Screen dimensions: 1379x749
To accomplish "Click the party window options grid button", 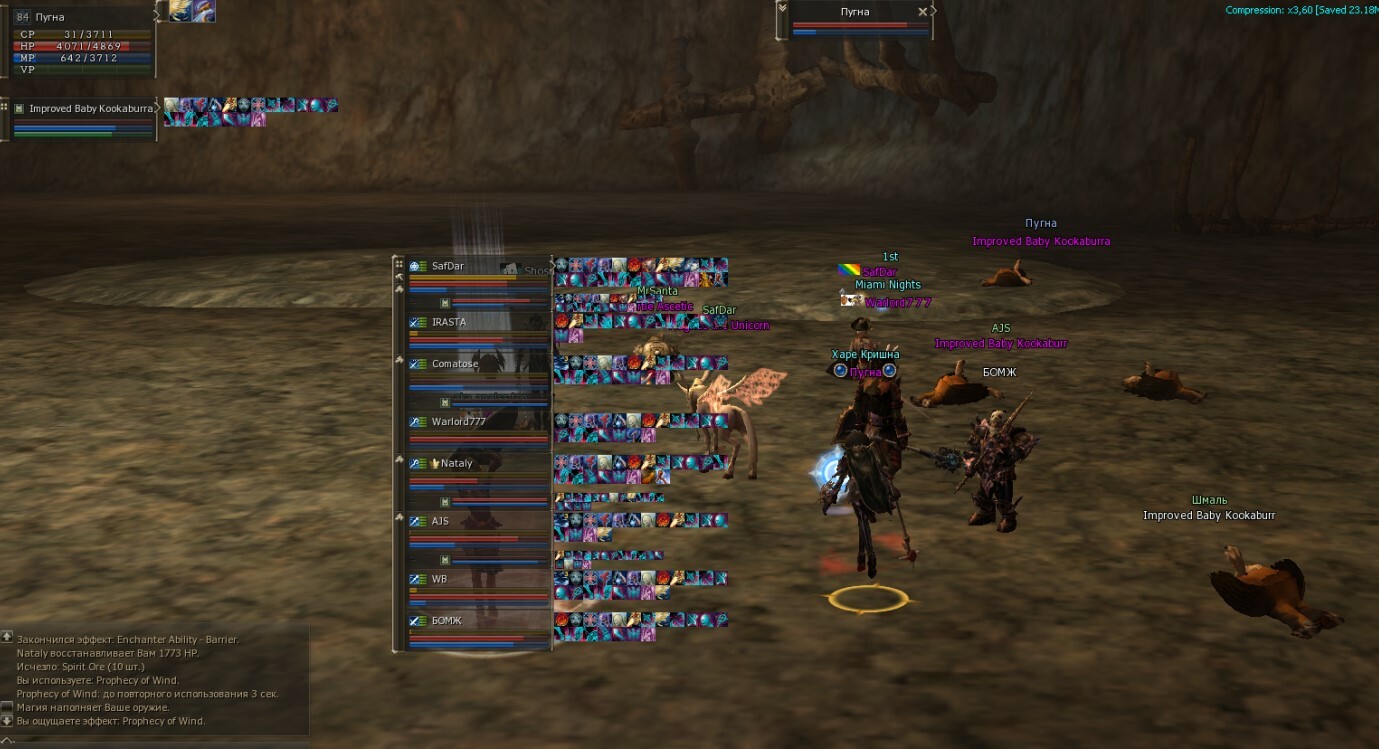I will 399,264.
